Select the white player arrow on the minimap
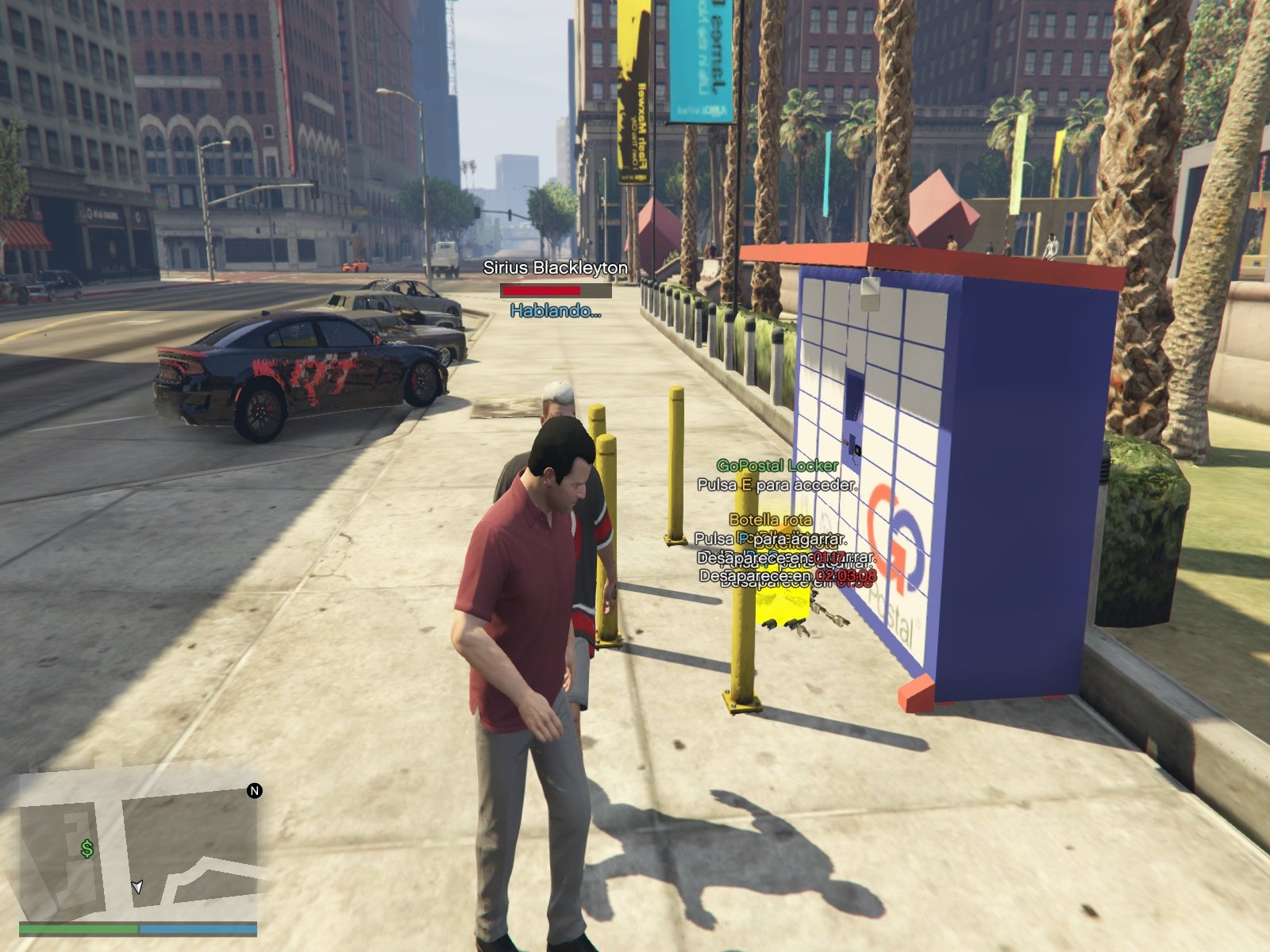This screenshot has width=1270, height=952. (137, 886)
